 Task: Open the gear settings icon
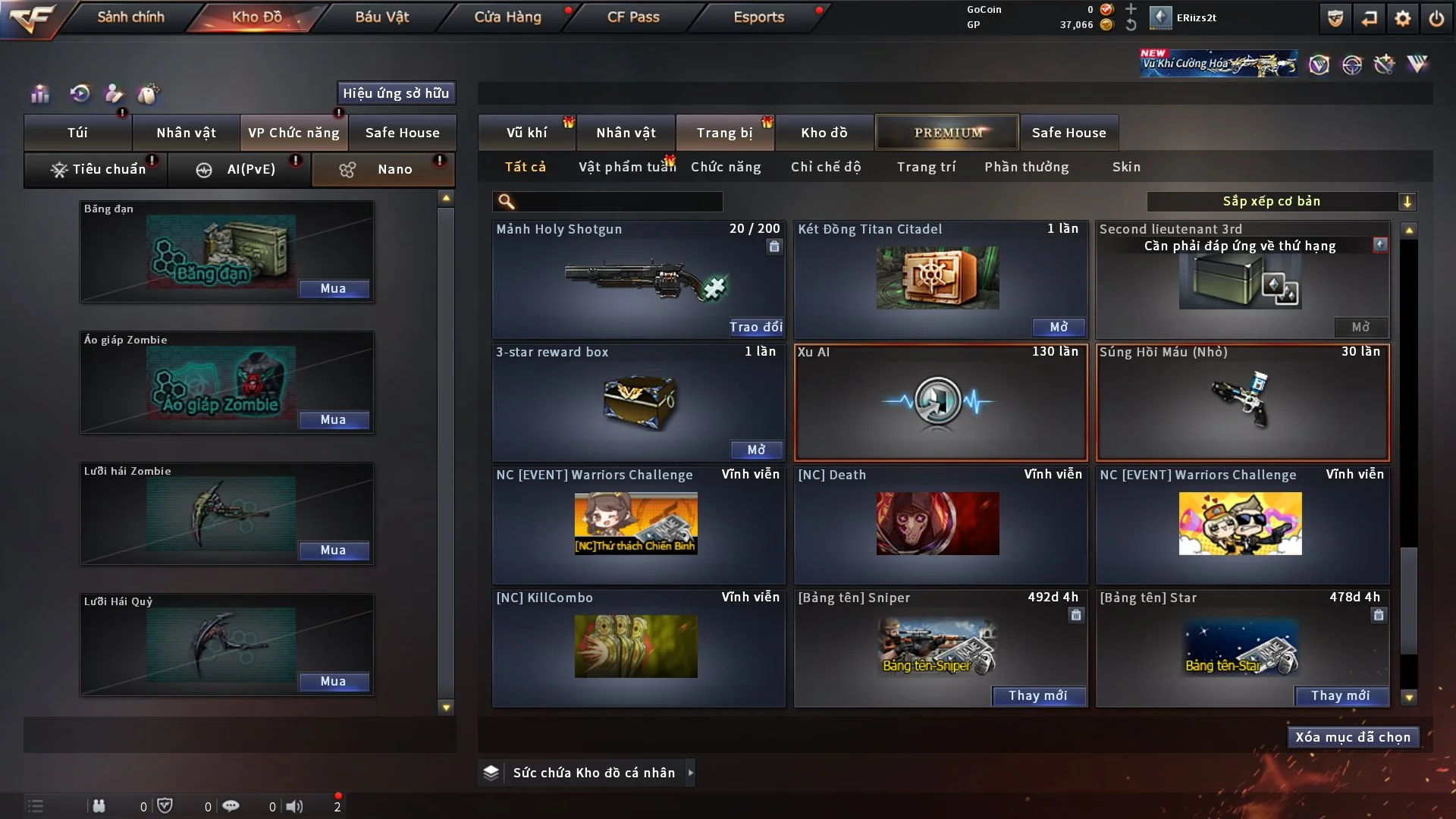click(1402, 18)
